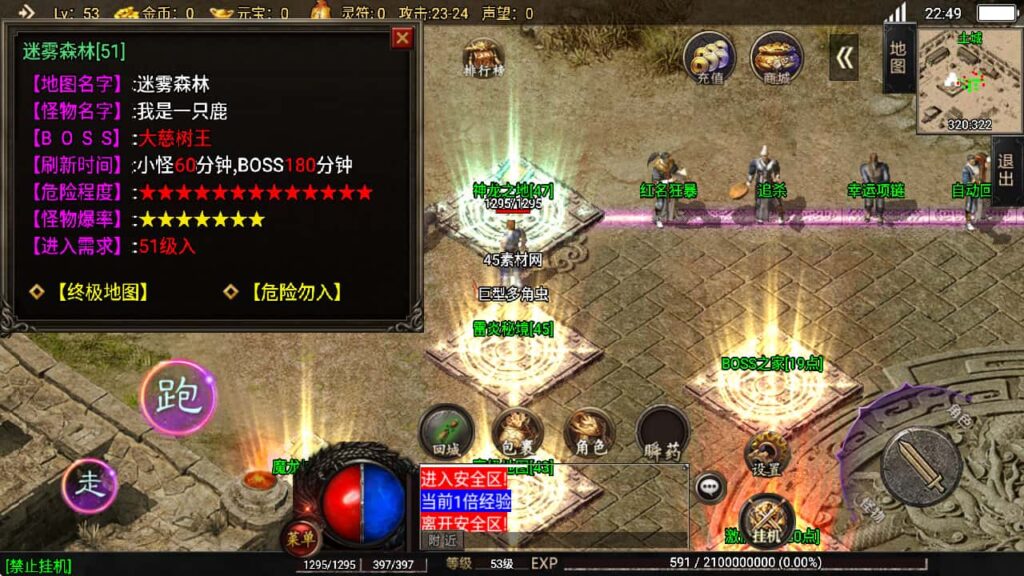Open the 包裹 bag icon

[517, 431]
